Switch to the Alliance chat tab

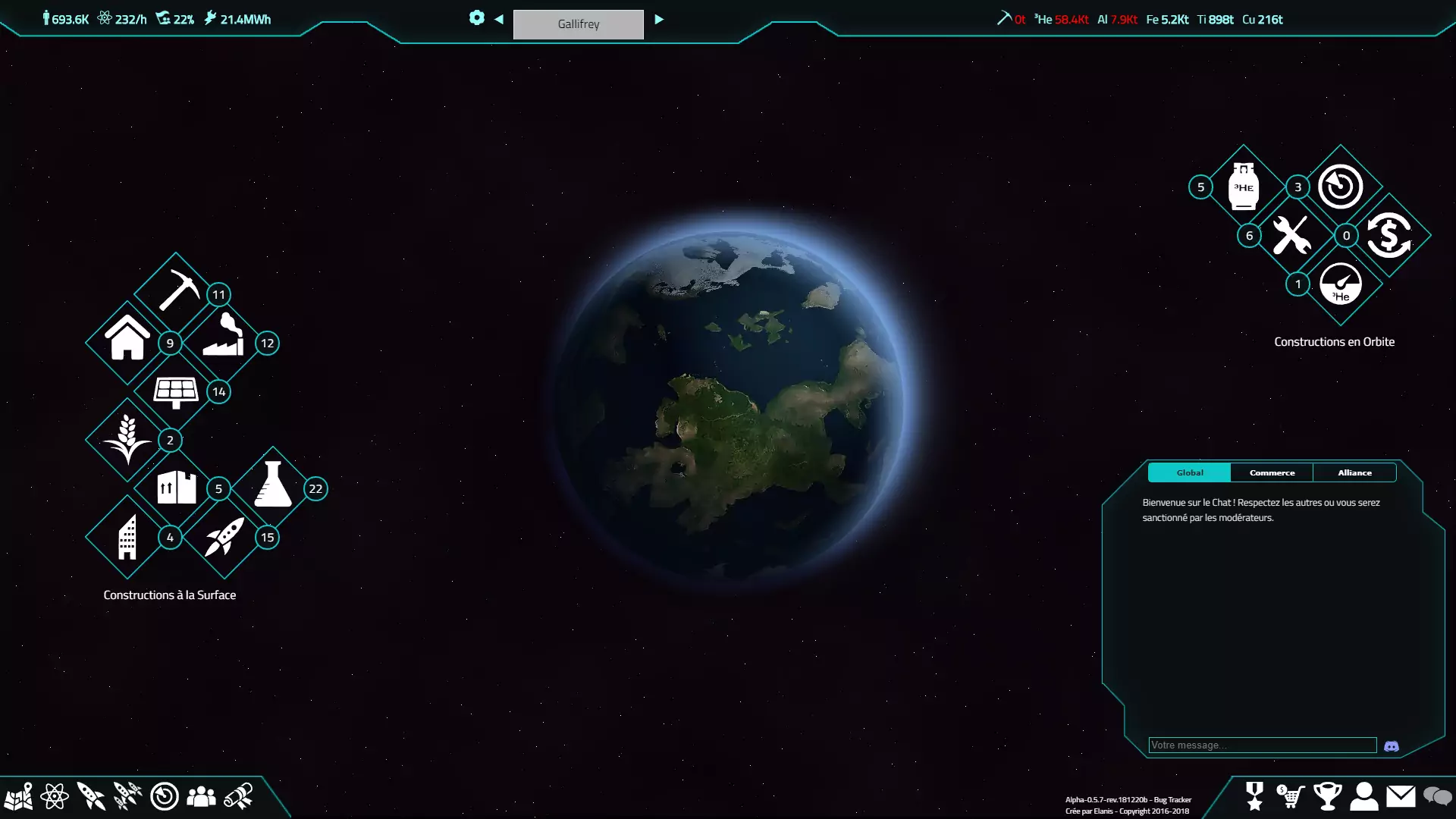tap(1354, 472)
